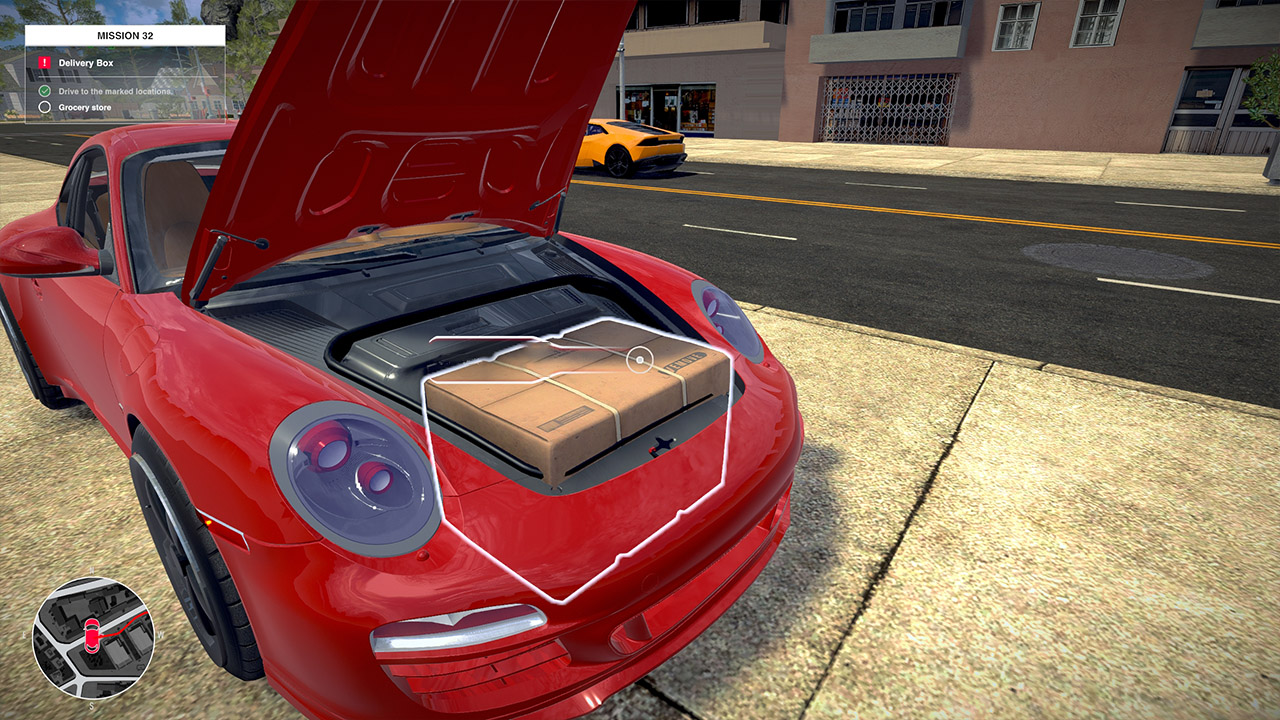The image size is (1280, 720).
Task: Click the S compass letter on minimap
Action: click(x=91, y=706)
